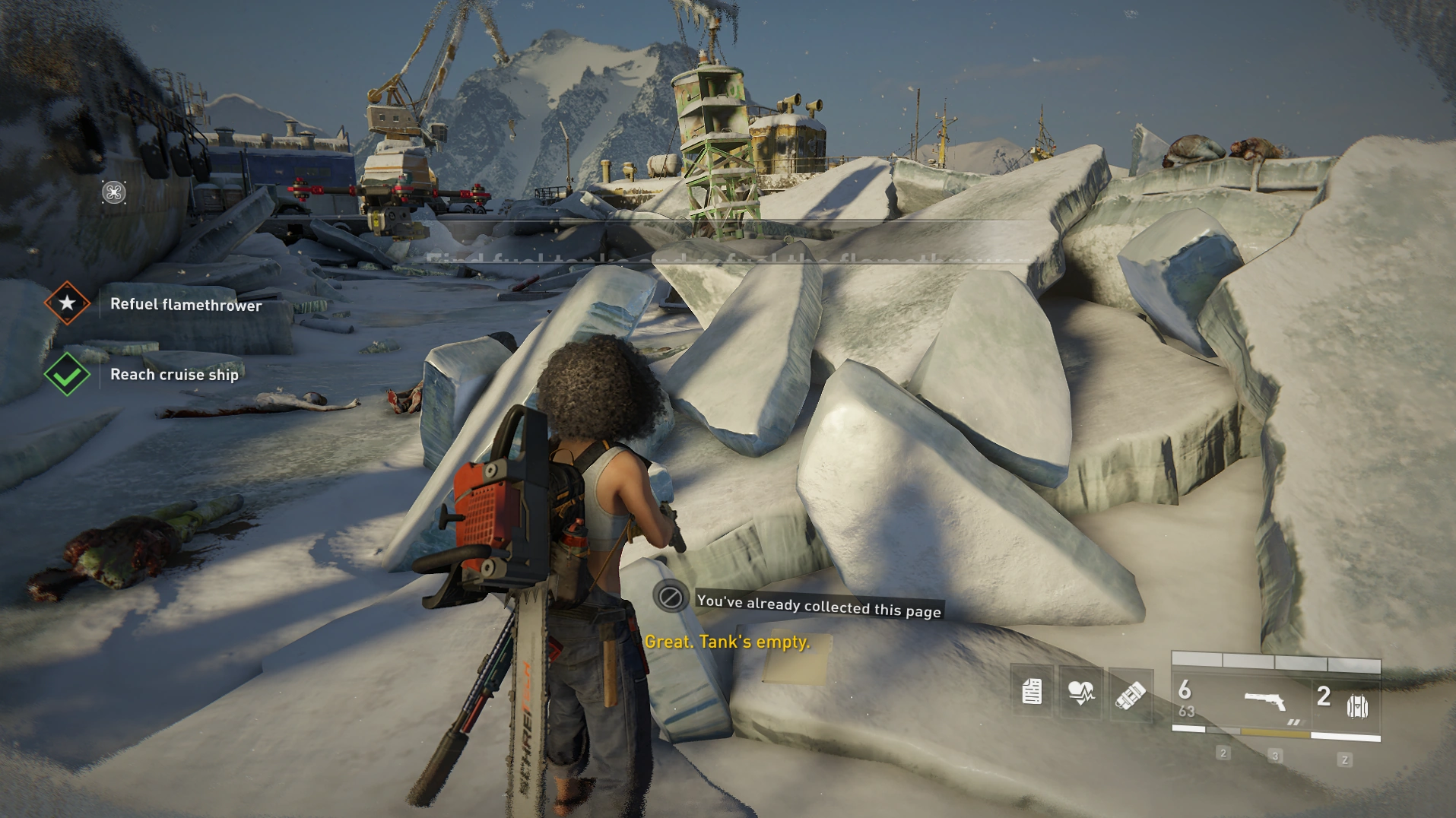Select the Refuel flamethrower objective

click(186, 305)
